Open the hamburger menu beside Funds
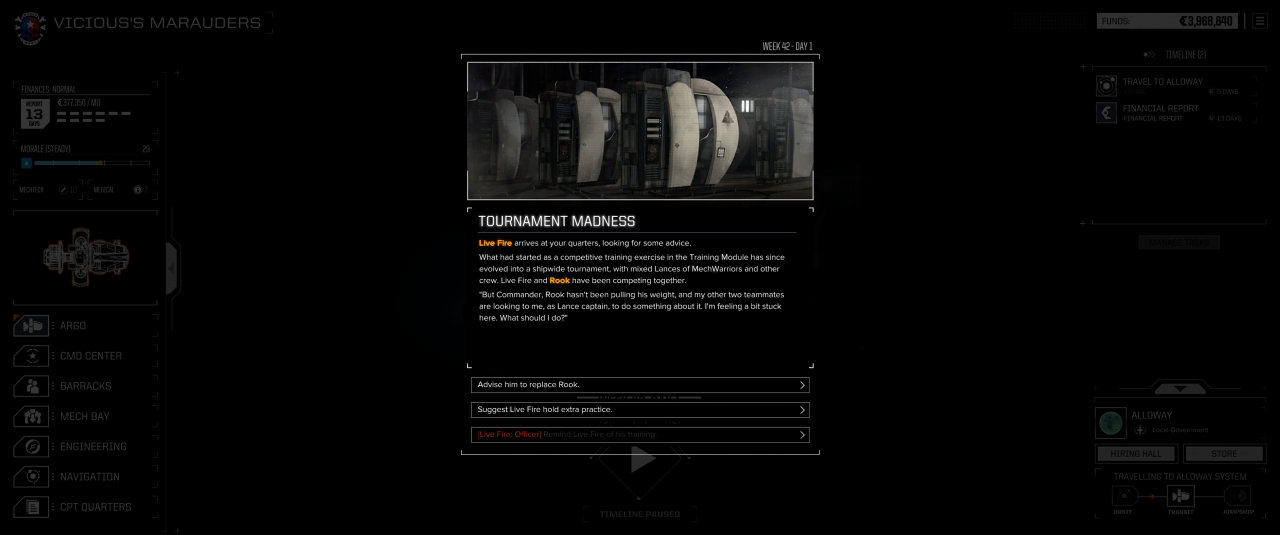1280x535 pixels. [x=1259, y=21]
